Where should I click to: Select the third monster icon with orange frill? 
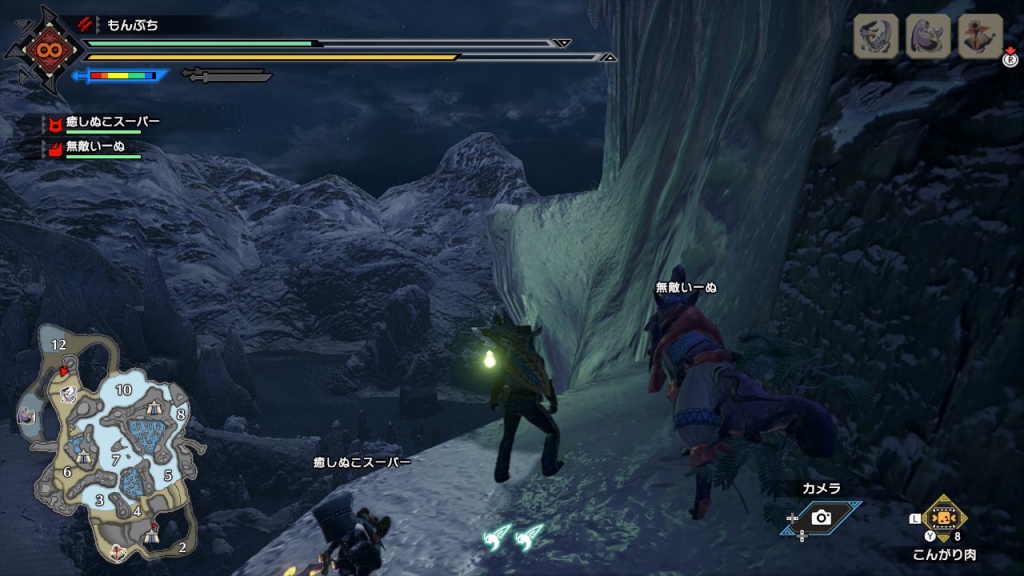(x=980, y=36)
